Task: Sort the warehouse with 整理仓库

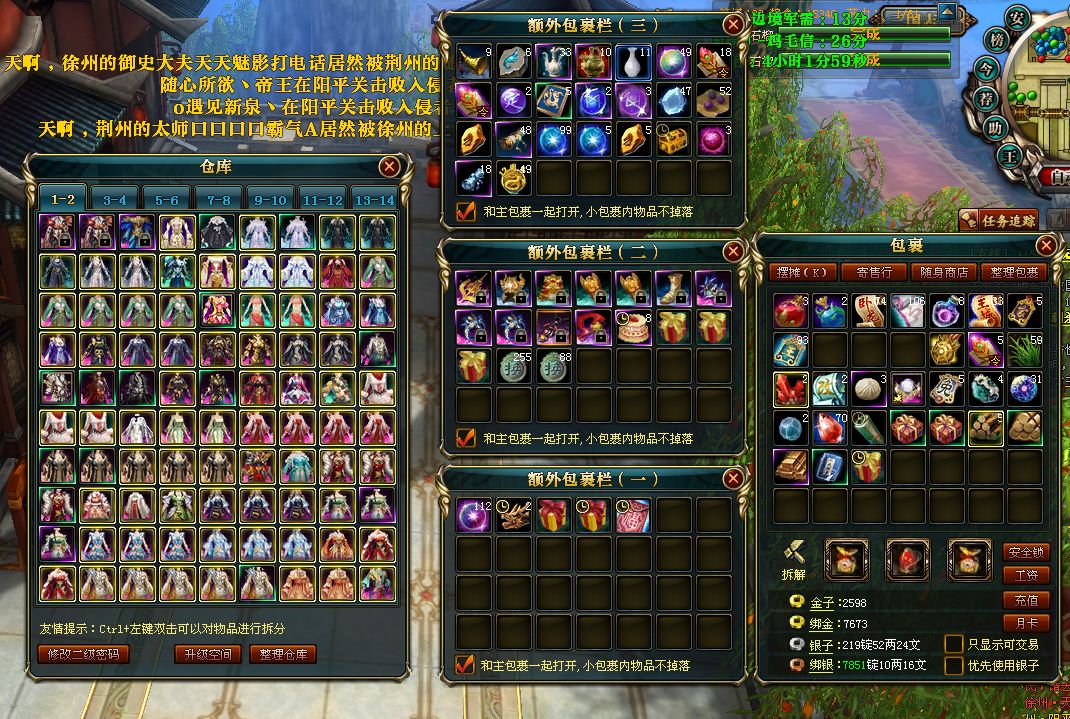Action: (x=286, y=654)
